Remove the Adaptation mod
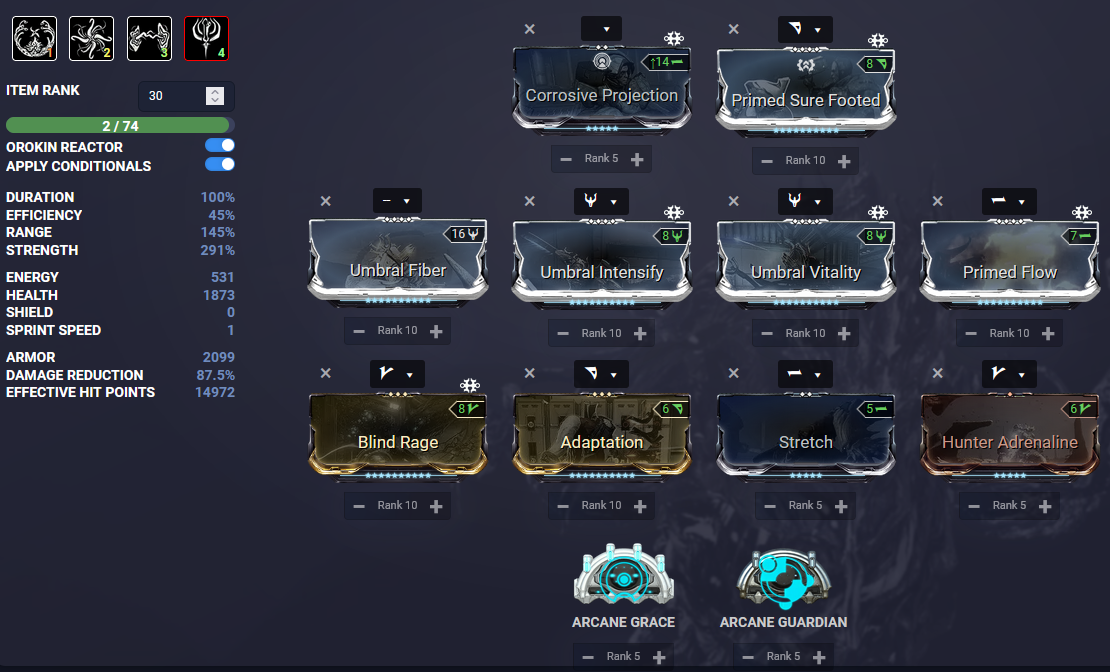Viewport: 1110px width, 672px height. pos(530,373)
